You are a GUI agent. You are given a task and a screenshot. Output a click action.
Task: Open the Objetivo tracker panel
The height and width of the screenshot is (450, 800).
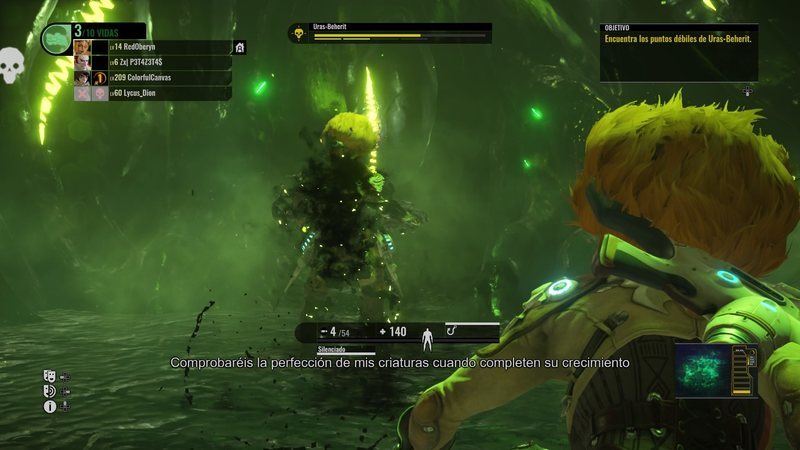point(678,52)
